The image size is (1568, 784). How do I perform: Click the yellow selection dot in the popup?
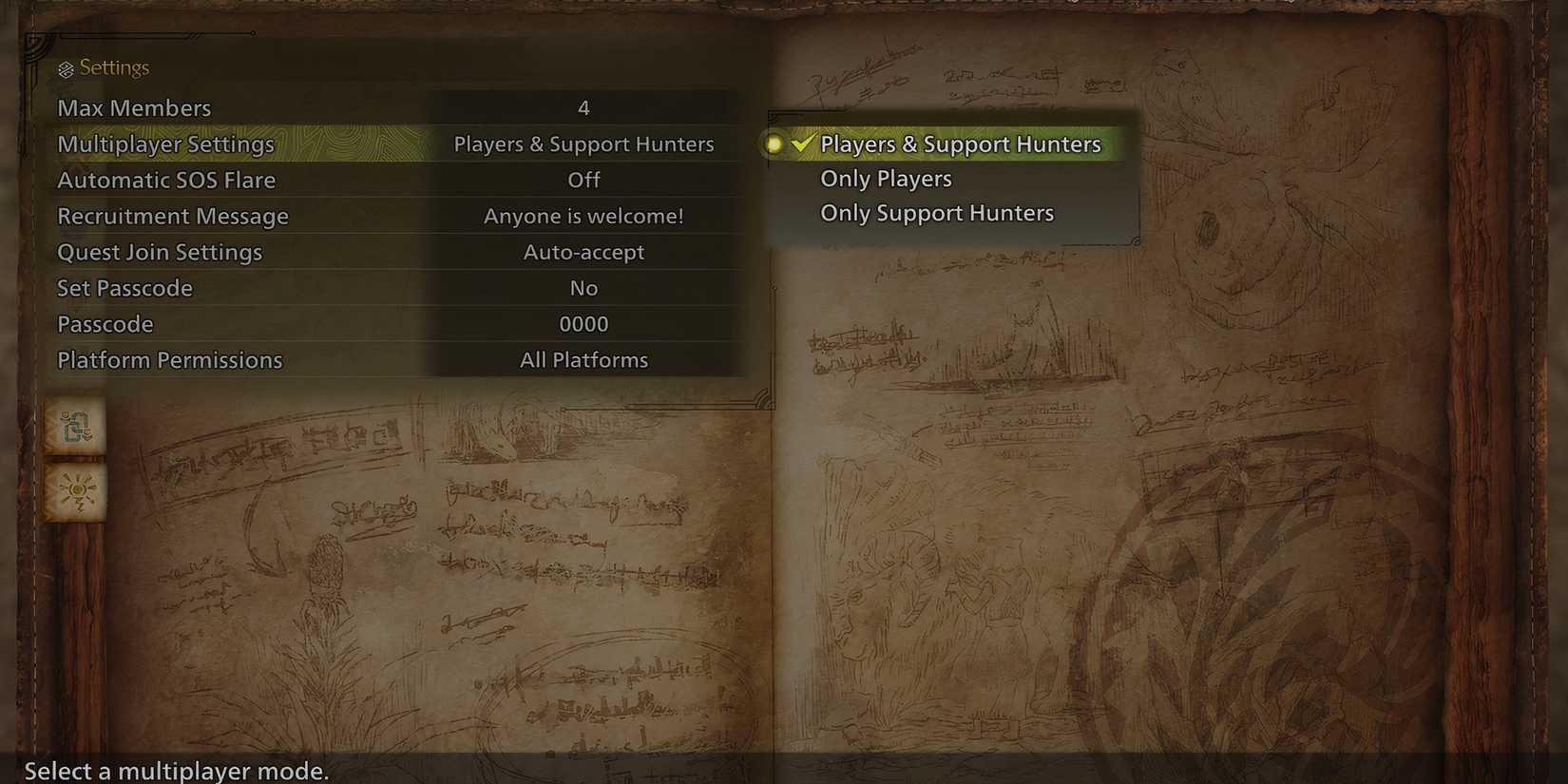(x=775, y=144)
